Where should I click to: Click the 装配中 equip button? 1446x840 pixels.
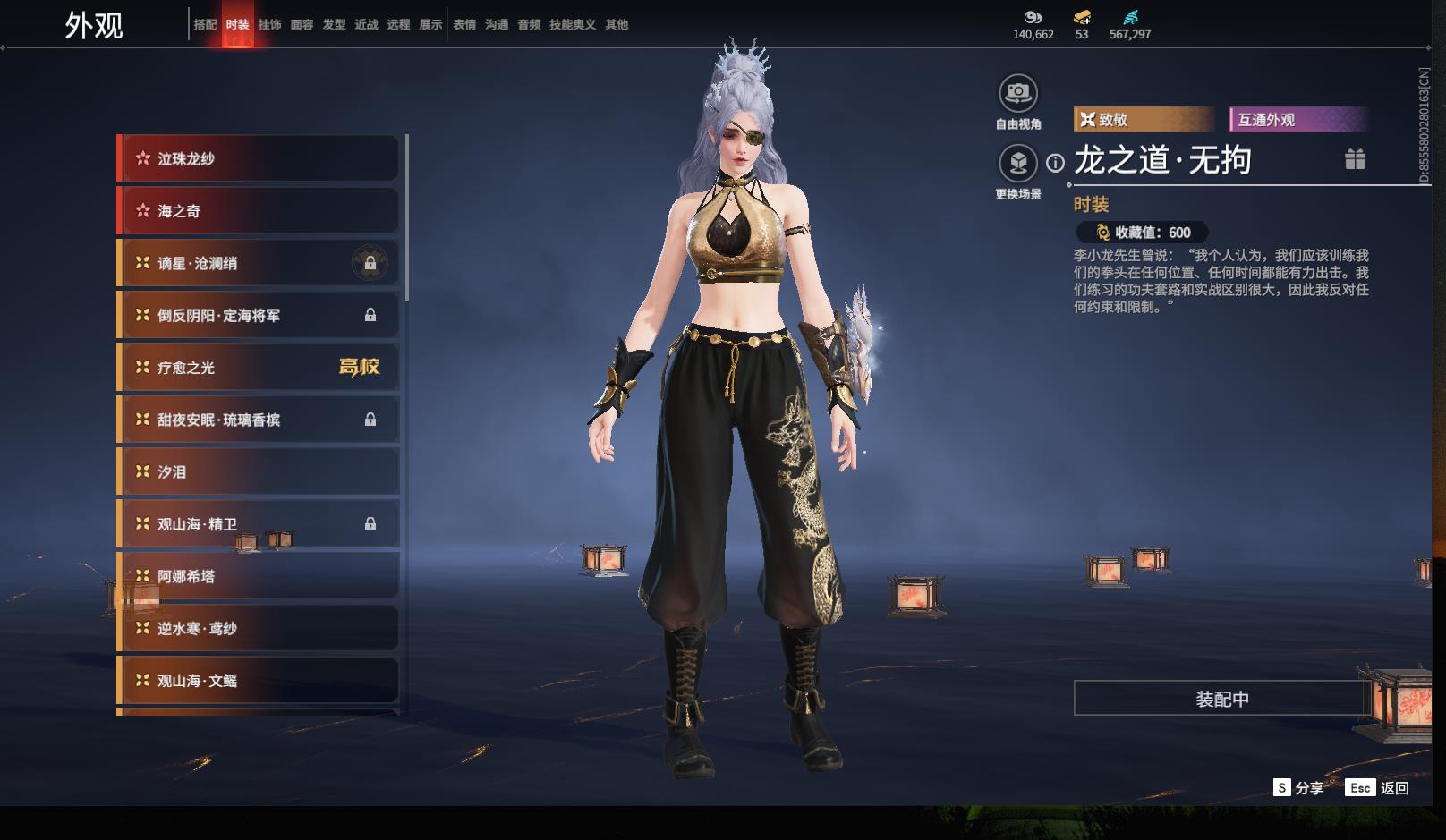pyautogui.click(x=1221, y=699)
